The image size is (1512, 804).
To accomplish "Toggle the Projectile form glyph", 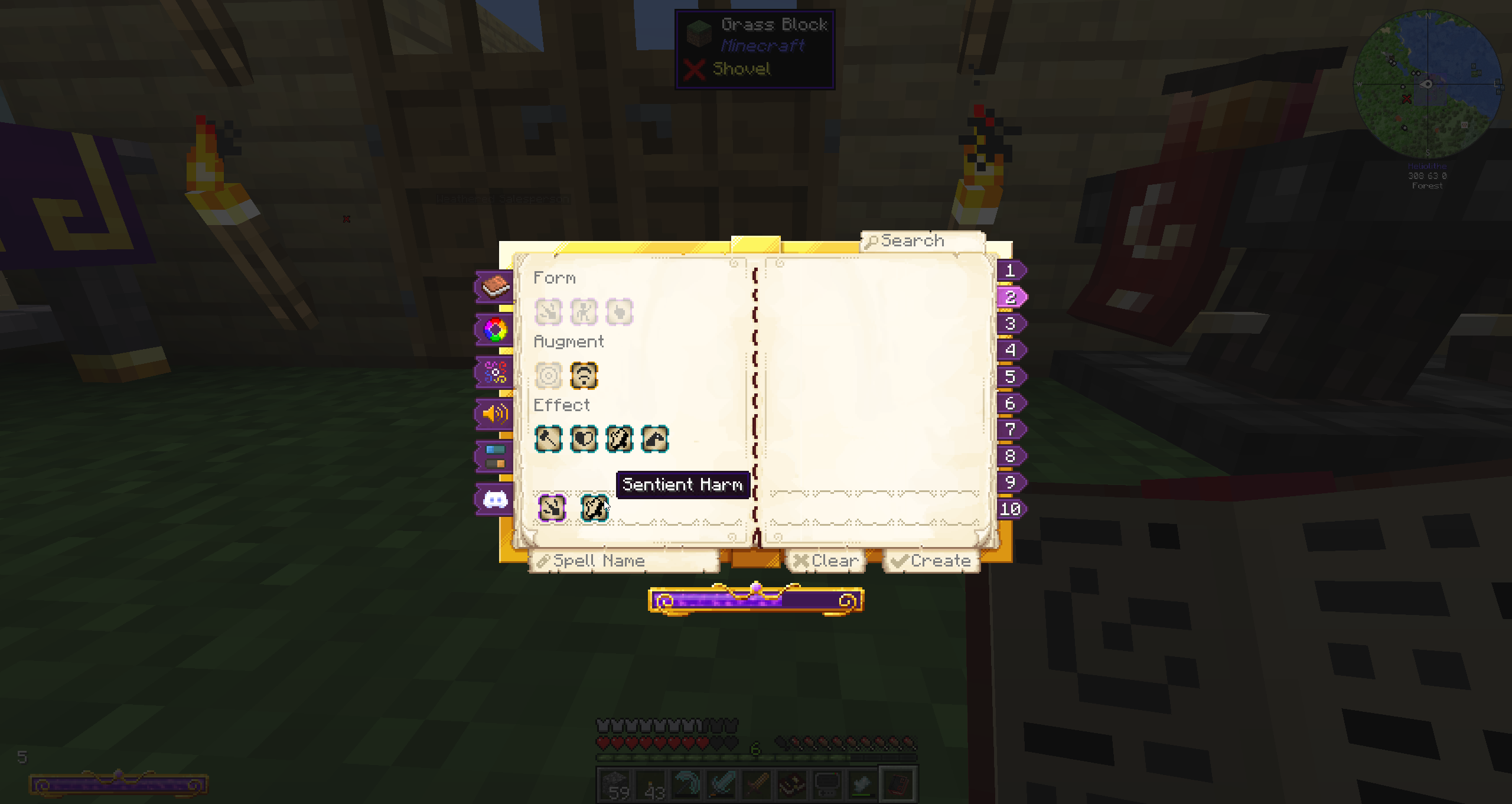I will coord(548,312).
